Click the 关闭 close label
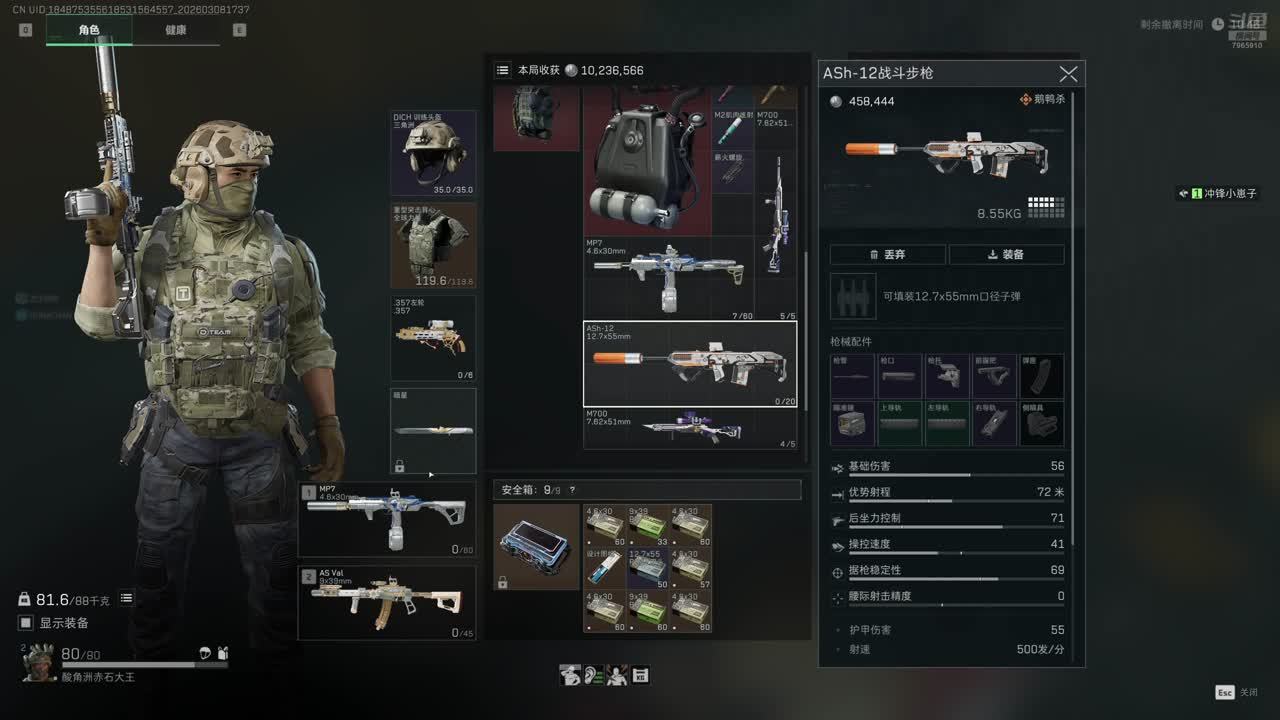 pos(1248,692)
